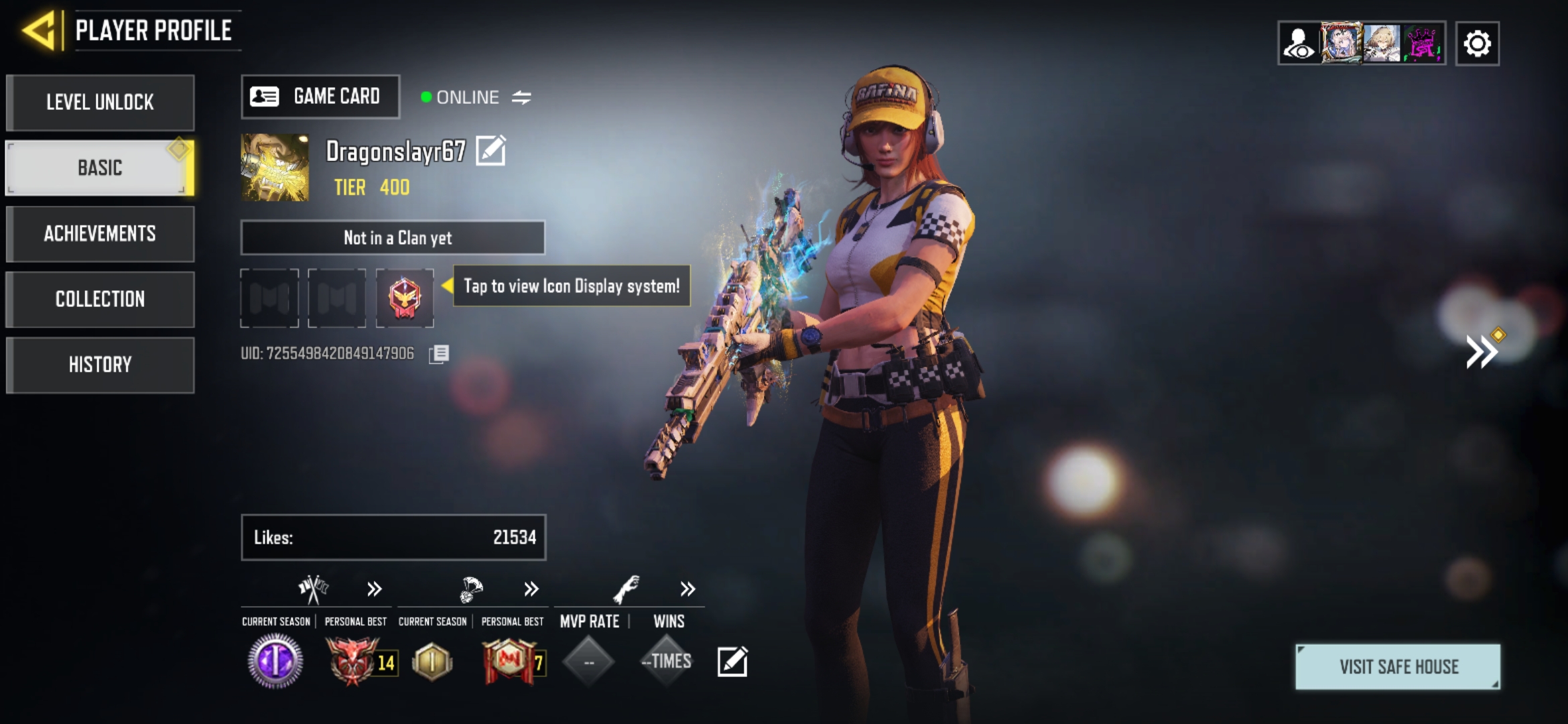Click the player avatar picture

point(275,168)
